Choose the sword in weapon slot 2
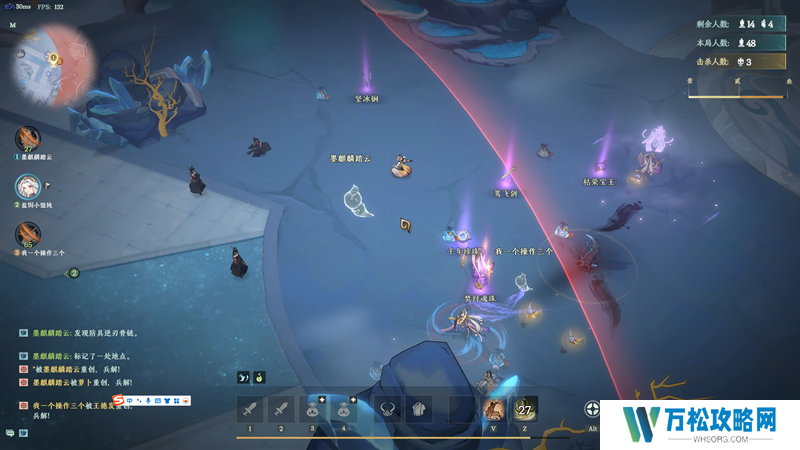This screenshot has width=800, height=450. 282,408
